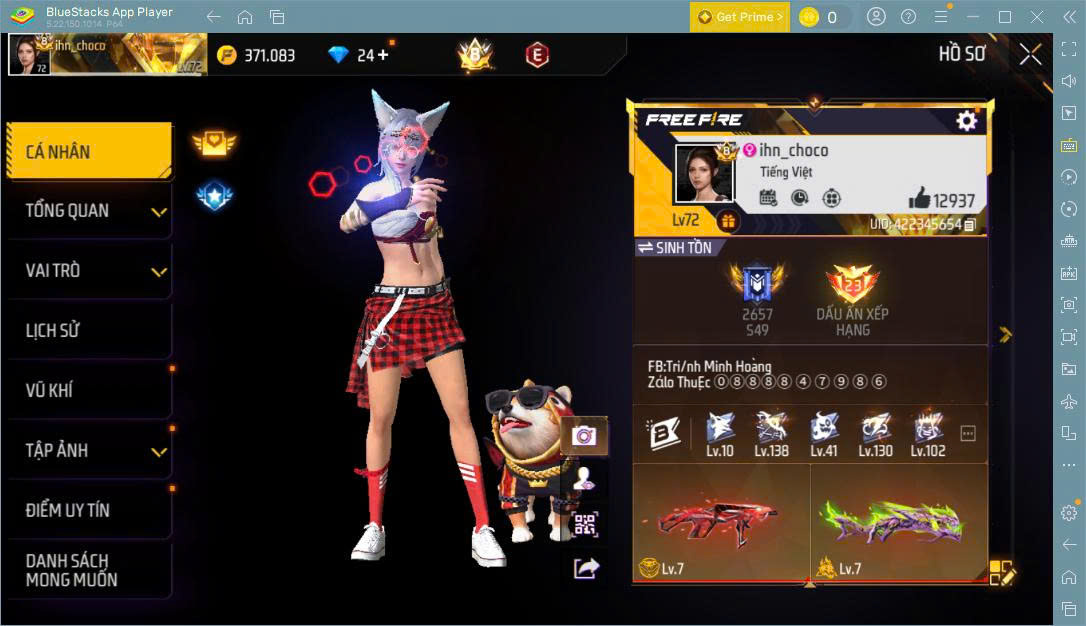Share profile with the arrow icon

(x=585, y=568)
